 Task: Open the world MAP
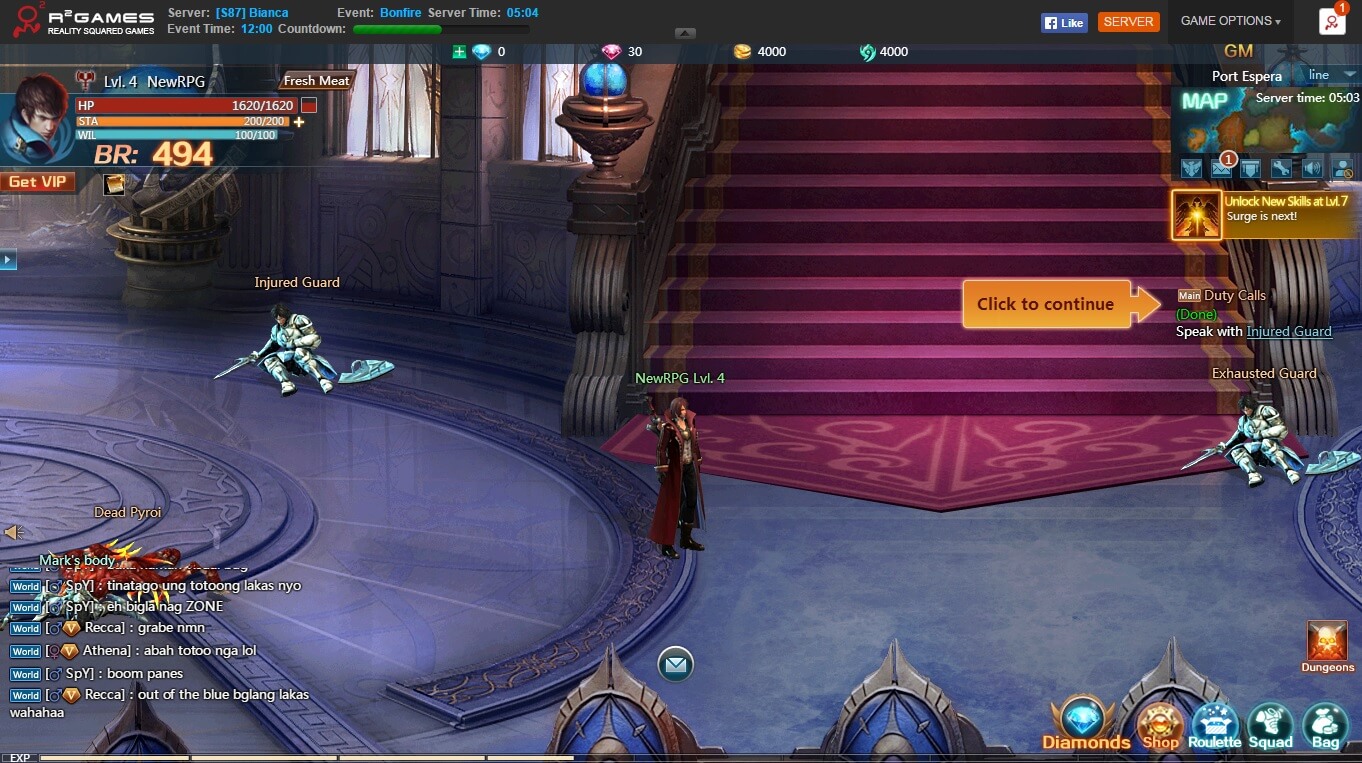coord(1205,101)
